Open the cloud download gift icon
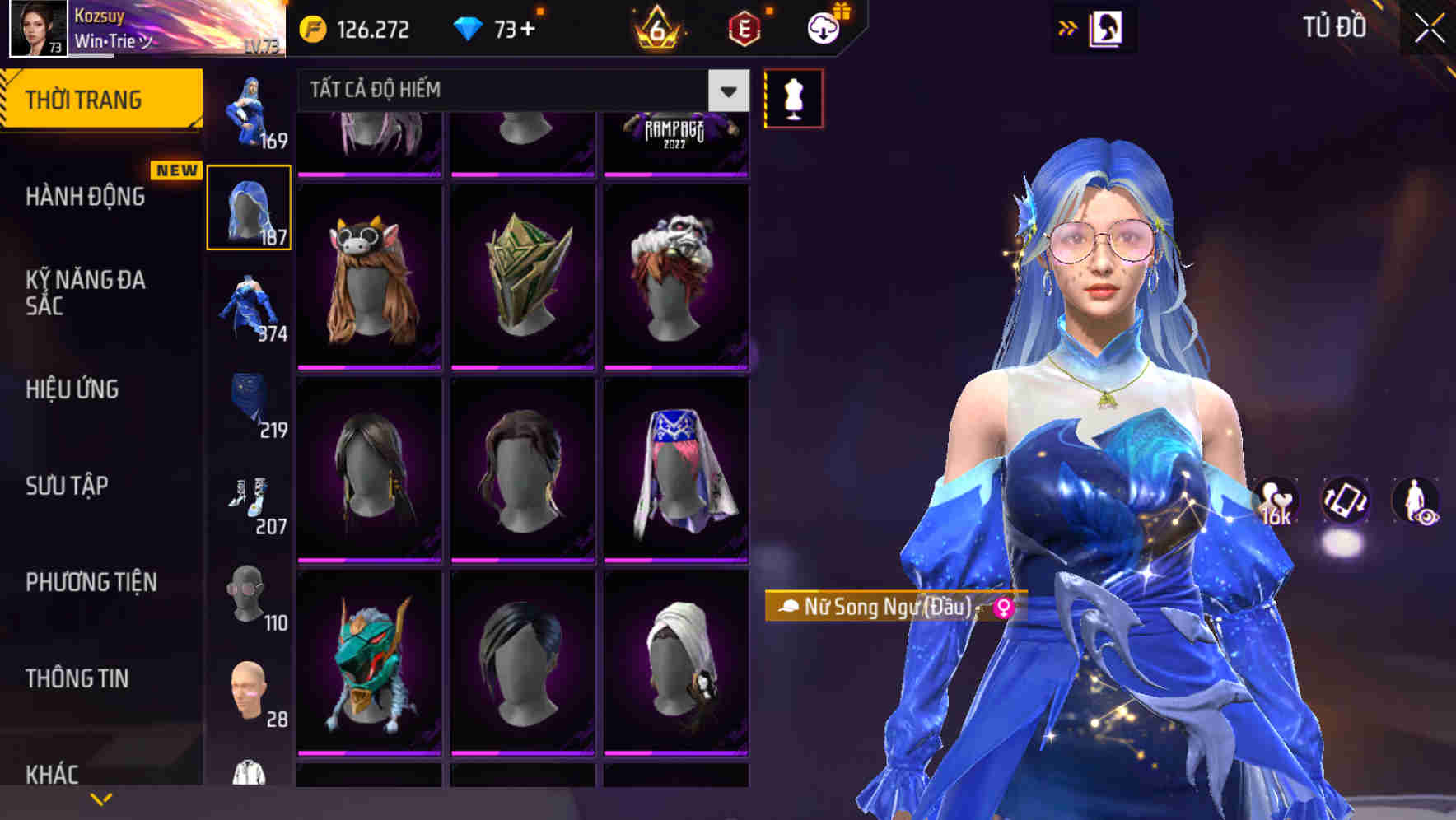1456x820 pixels. pos(824,27)
